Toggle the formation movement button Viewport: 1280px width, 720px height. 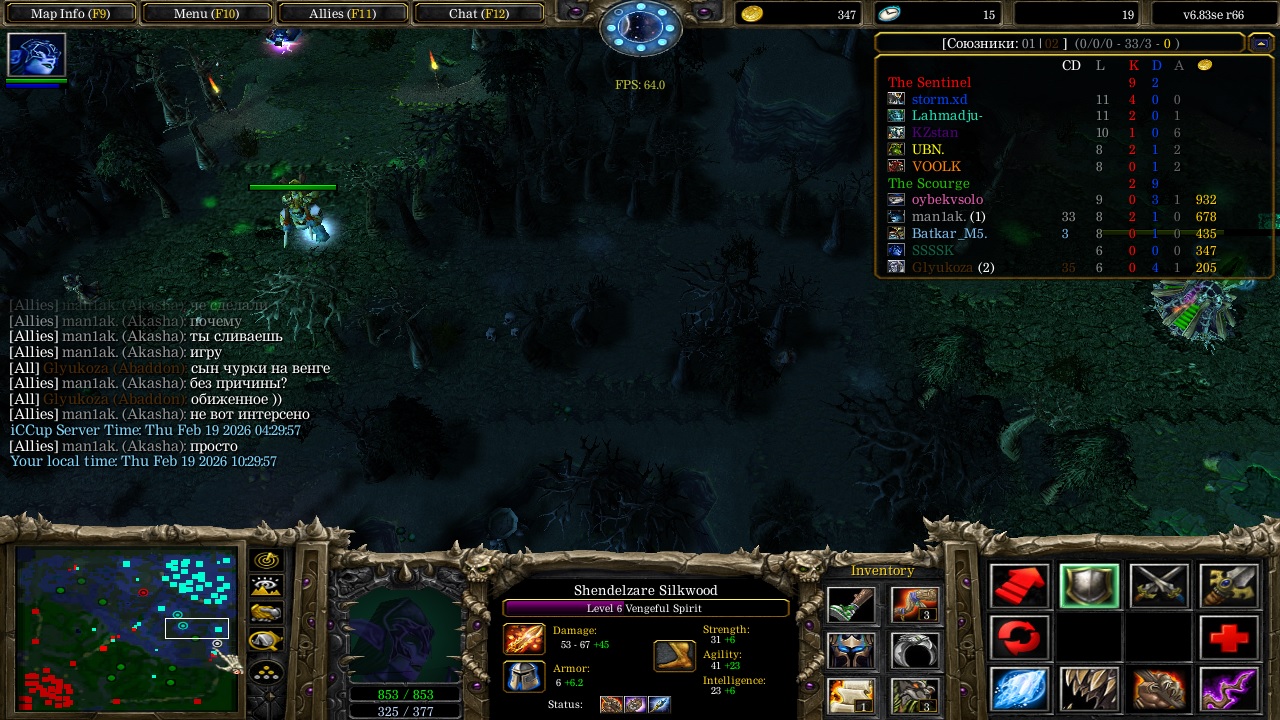click(267, 671)
